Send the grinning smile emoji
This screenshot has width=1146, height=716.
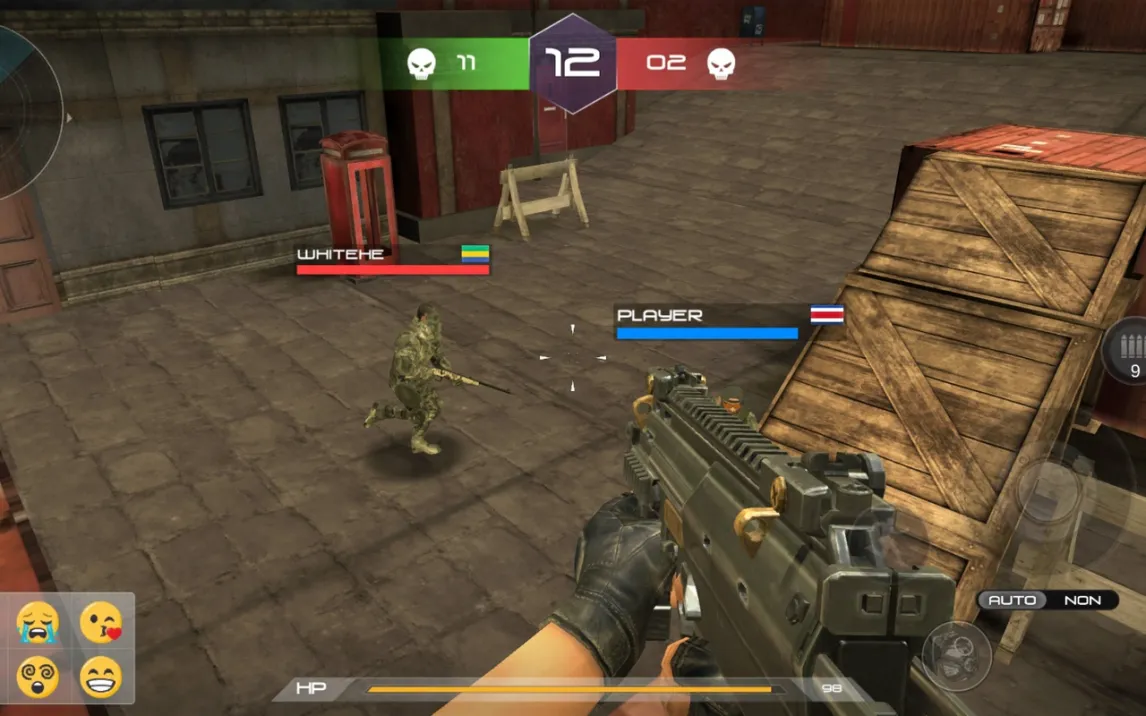click(x=101, y=677)
